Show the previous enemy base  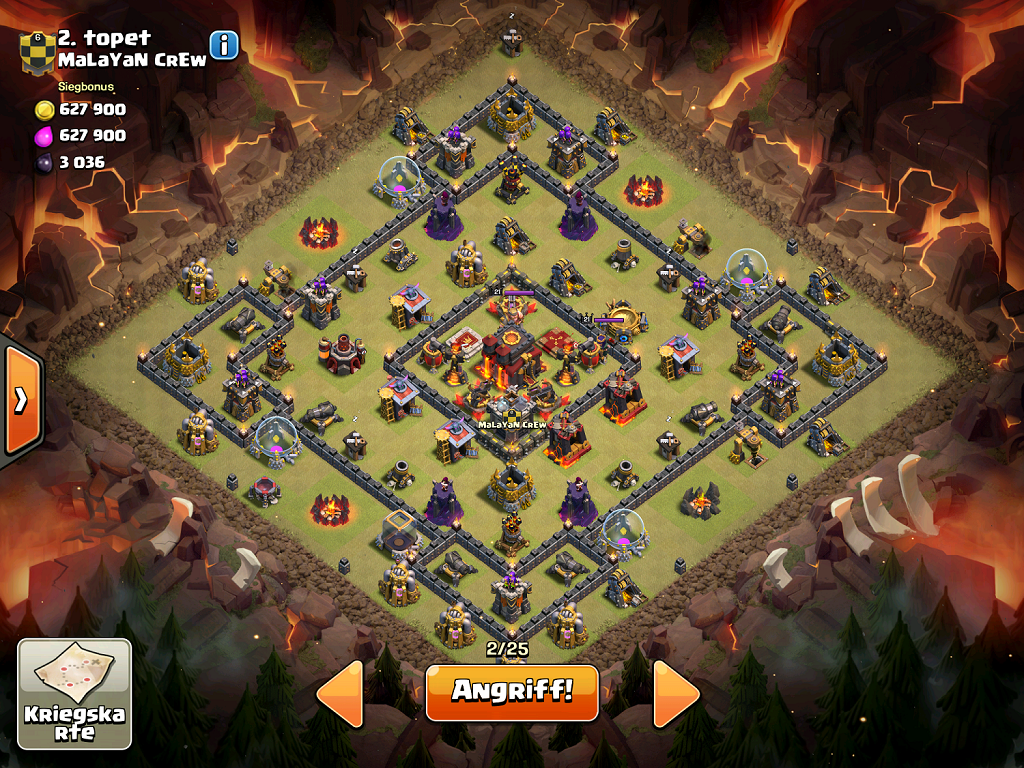[x=340, y=693]
